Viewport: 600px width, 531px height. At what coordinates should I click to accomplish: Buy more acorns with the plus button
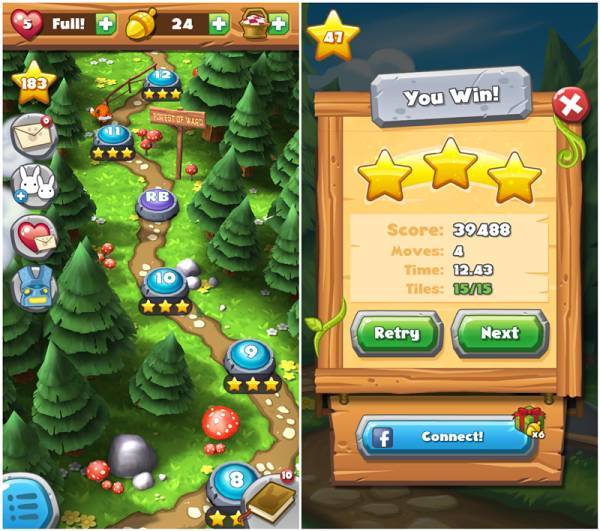[x=218, y=22]
